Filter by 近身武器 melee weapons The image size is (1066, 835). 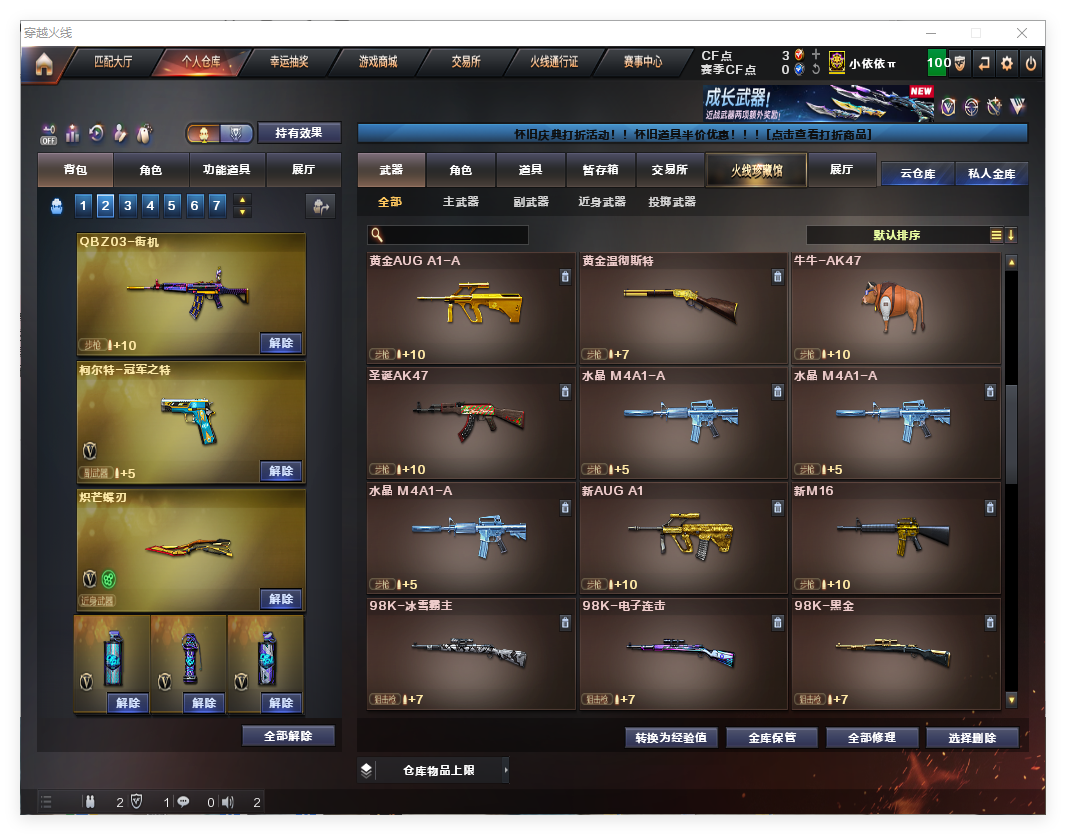[602, 202]
